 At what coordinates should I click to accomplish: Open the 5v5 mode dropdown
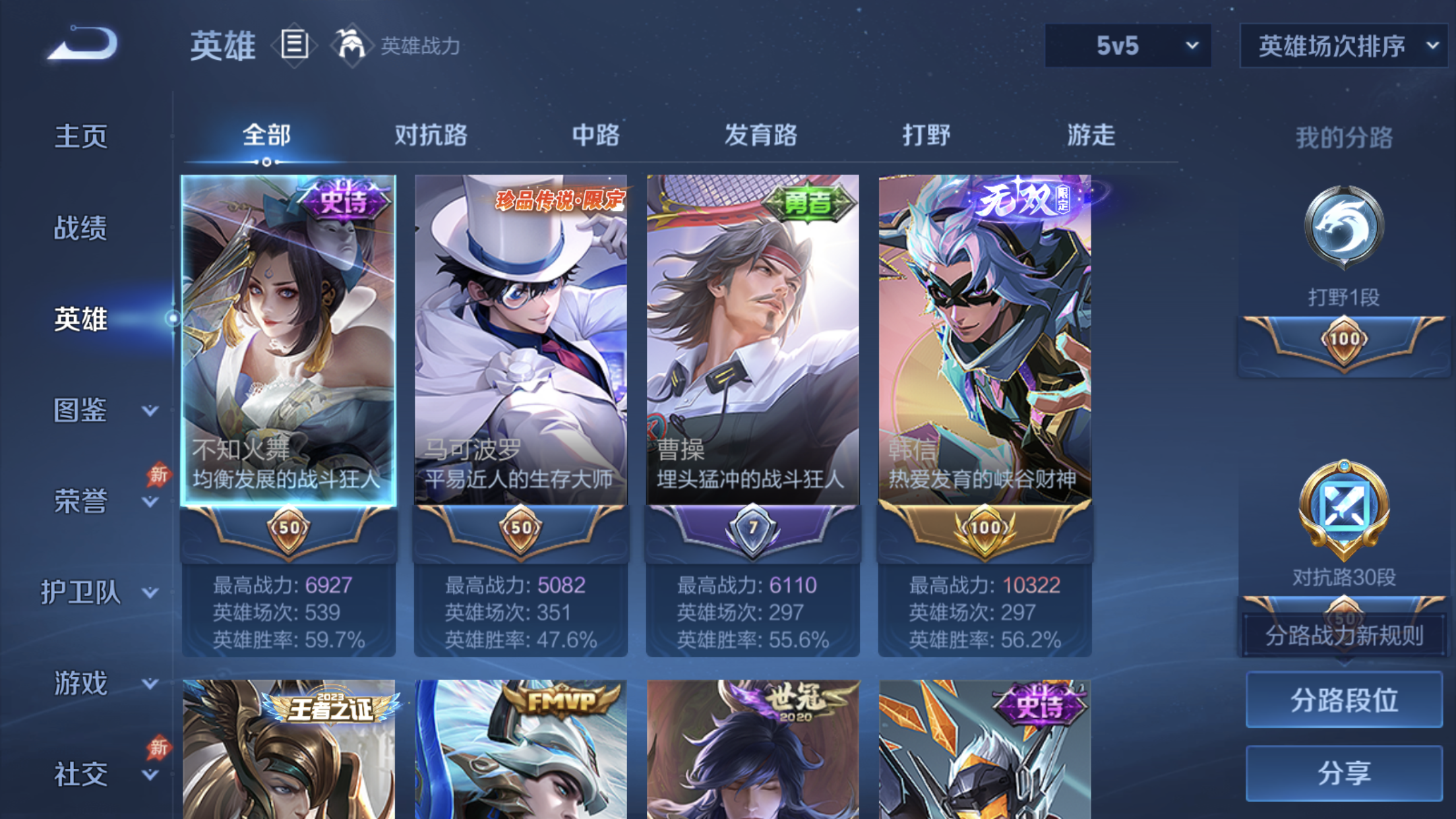tap(1127, 45)
